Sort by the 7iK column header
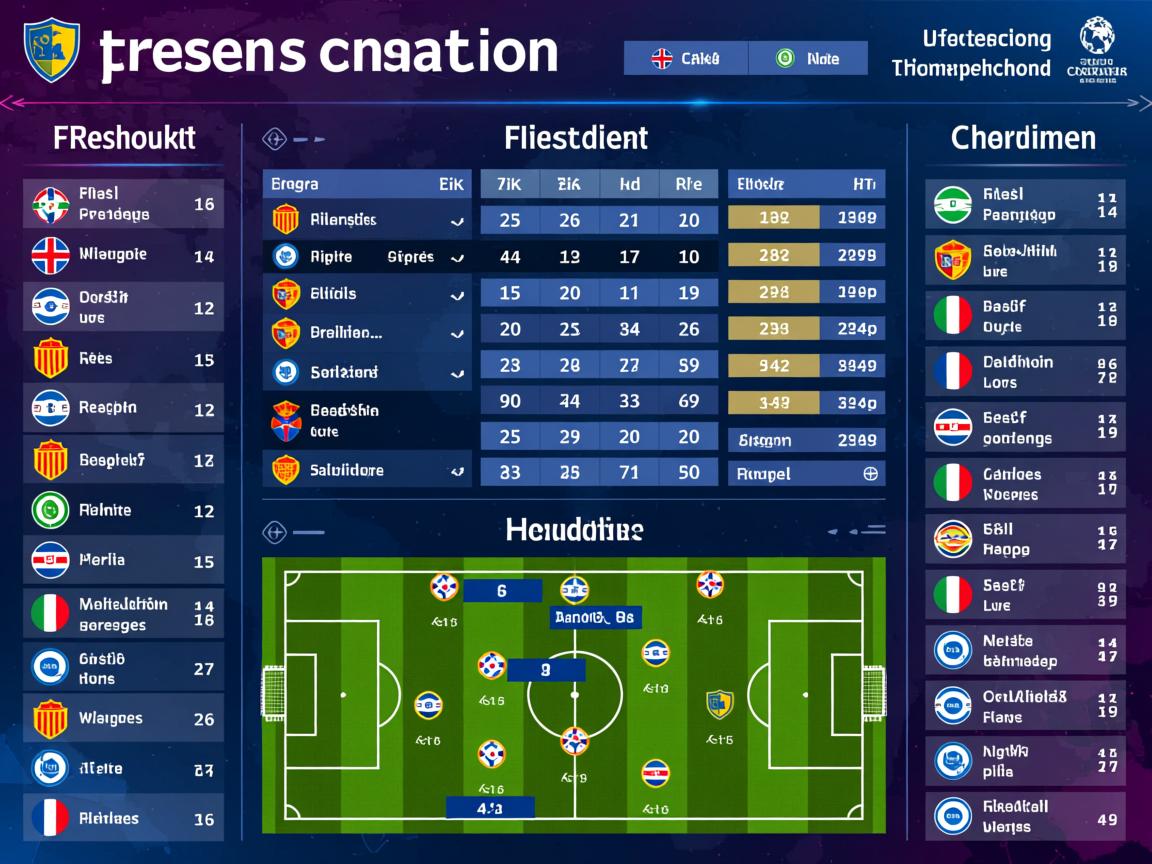Image resolution: width=1152 pixels, height=864 pixels. [509, 184]
